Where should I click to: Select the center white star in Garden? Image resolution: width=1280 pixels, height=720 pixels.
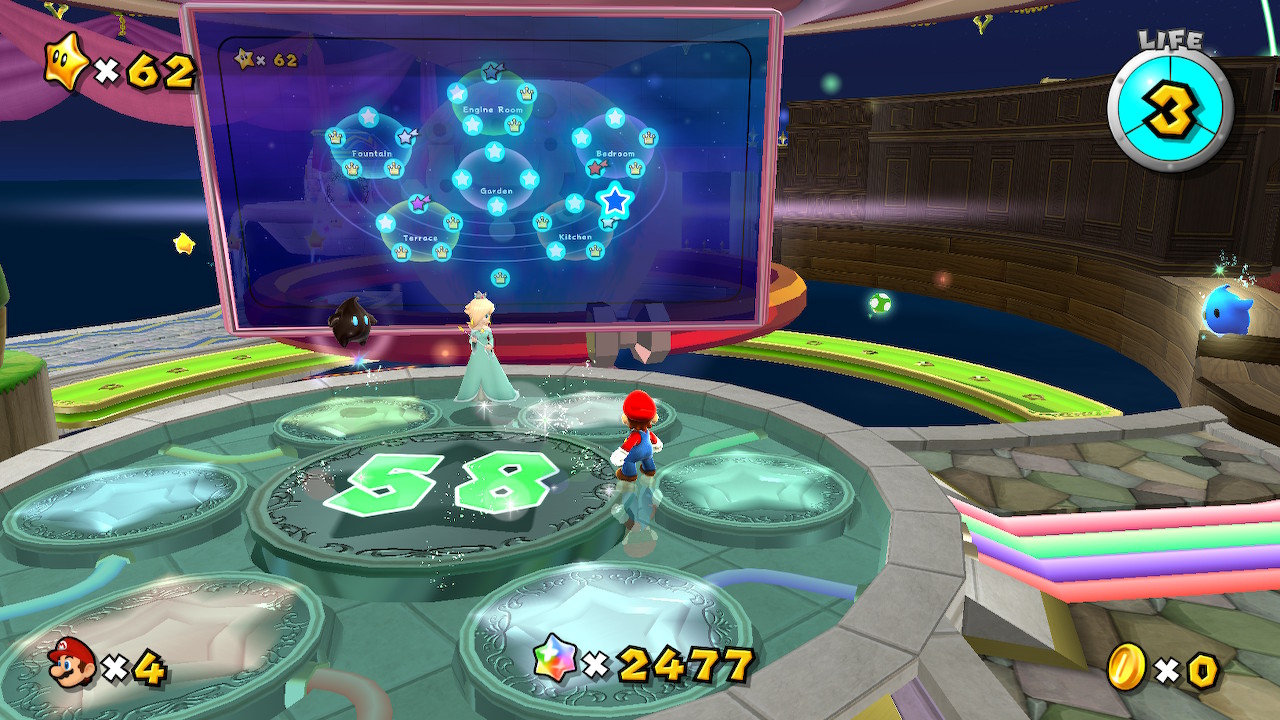[x=496, y=151]
